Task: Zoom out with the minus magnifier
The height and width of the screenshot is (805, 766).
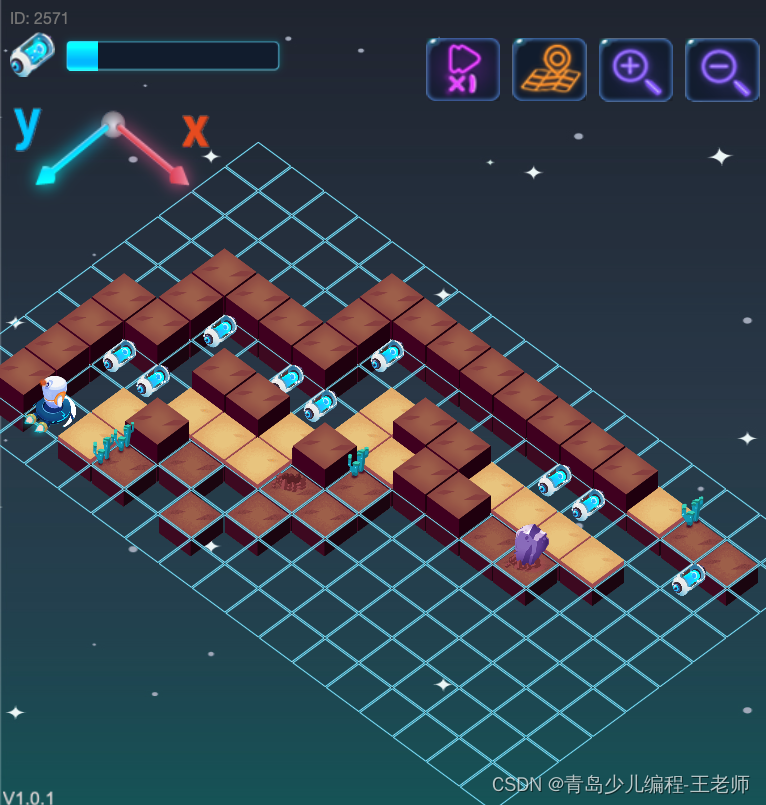Action: (722, 69)
